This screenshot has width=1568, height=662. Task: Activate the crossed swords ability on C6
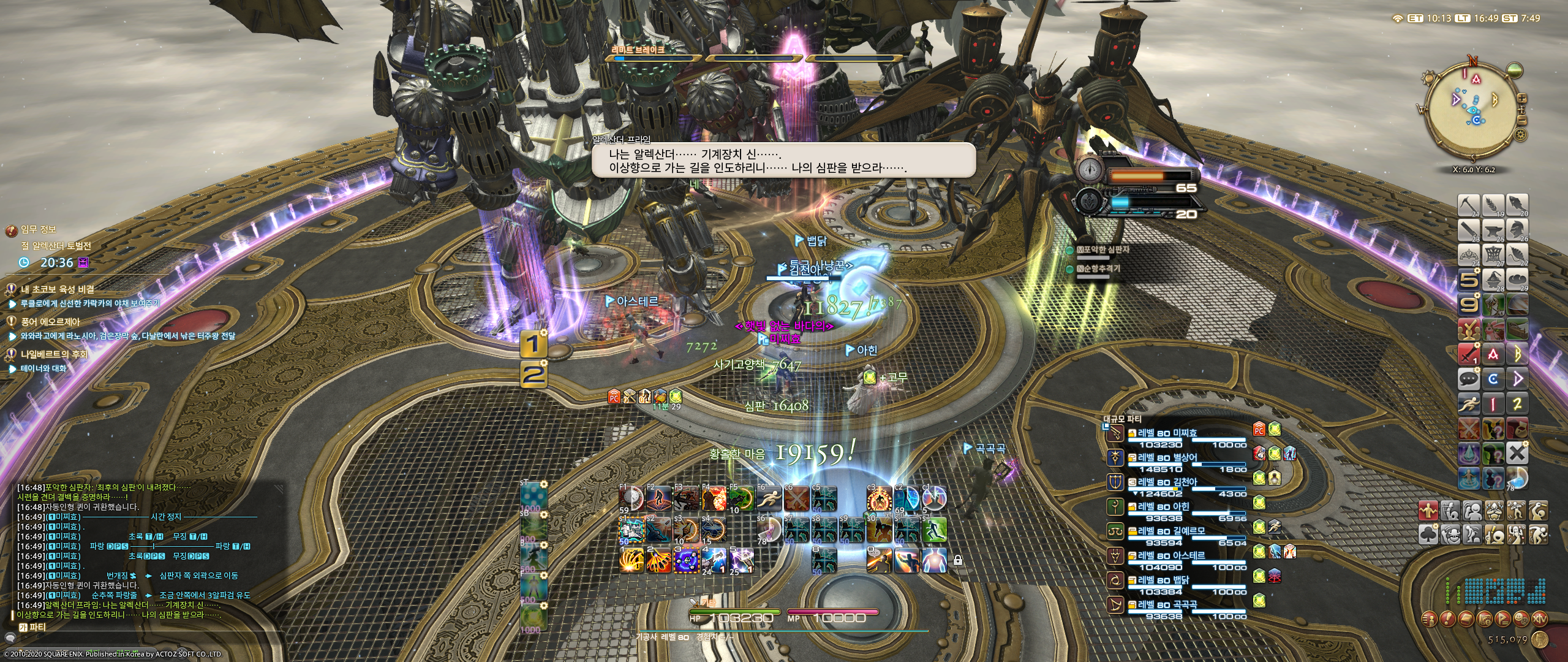(x=796, y=499)
